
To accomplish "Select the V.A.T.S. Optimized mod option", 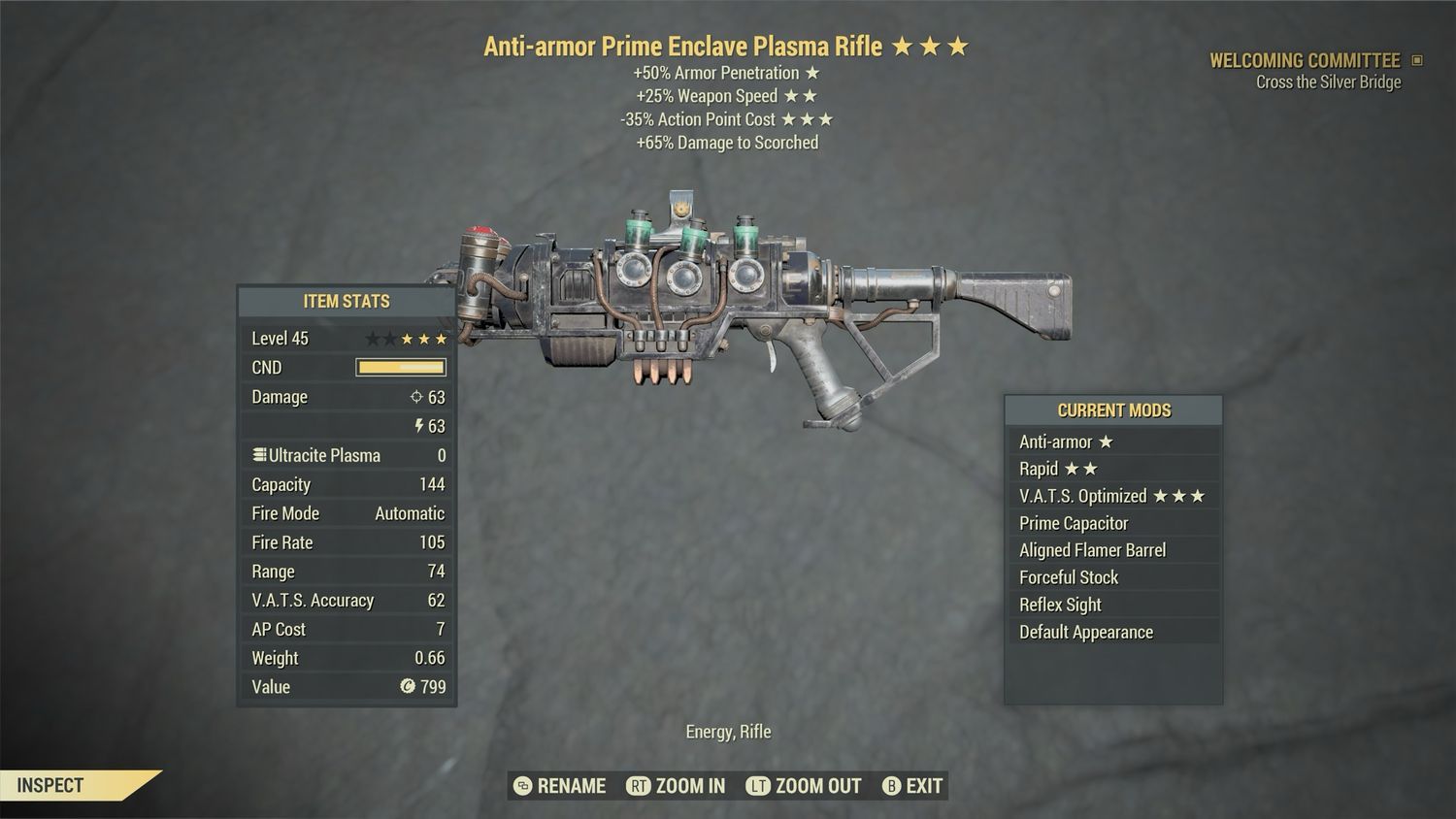I will click(x=1112, y=496).
